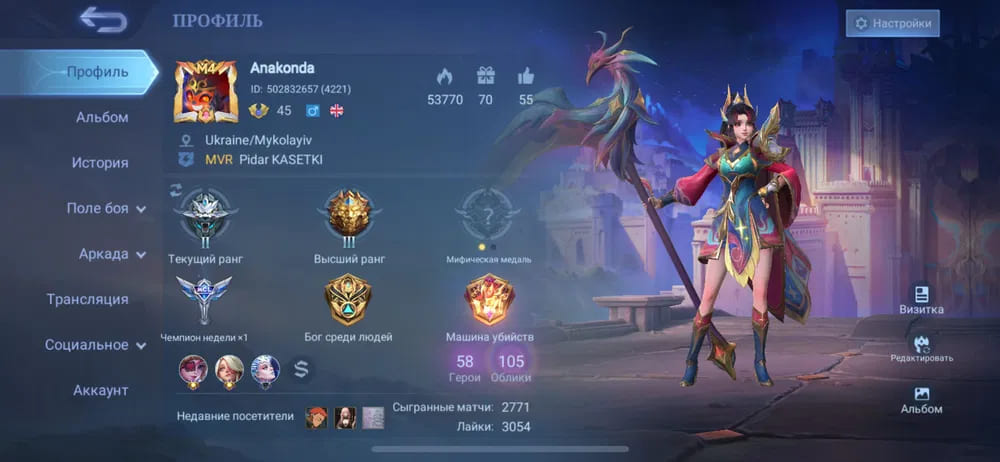Image resolution: width=1000 pixels, height=462 pixels.
Task: Click the Anakonda player avatar
Action: click(206, 92)
